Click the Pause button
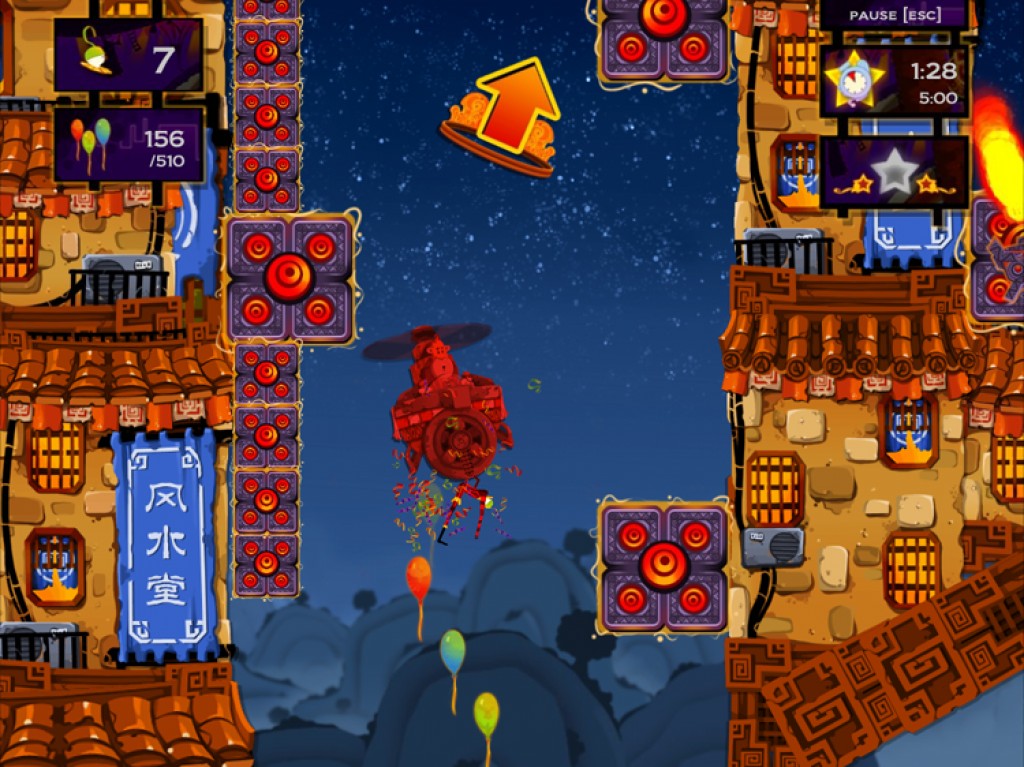The height and width of the screenshot is (767, 1024). 893,15
